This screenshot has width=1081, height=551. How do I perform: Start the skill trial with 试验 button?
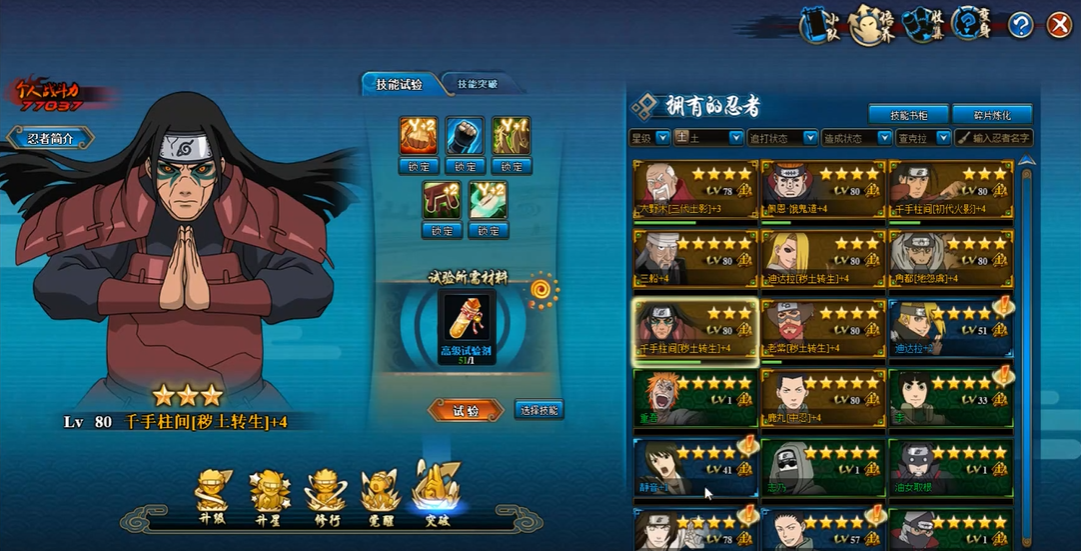point(465,410)
